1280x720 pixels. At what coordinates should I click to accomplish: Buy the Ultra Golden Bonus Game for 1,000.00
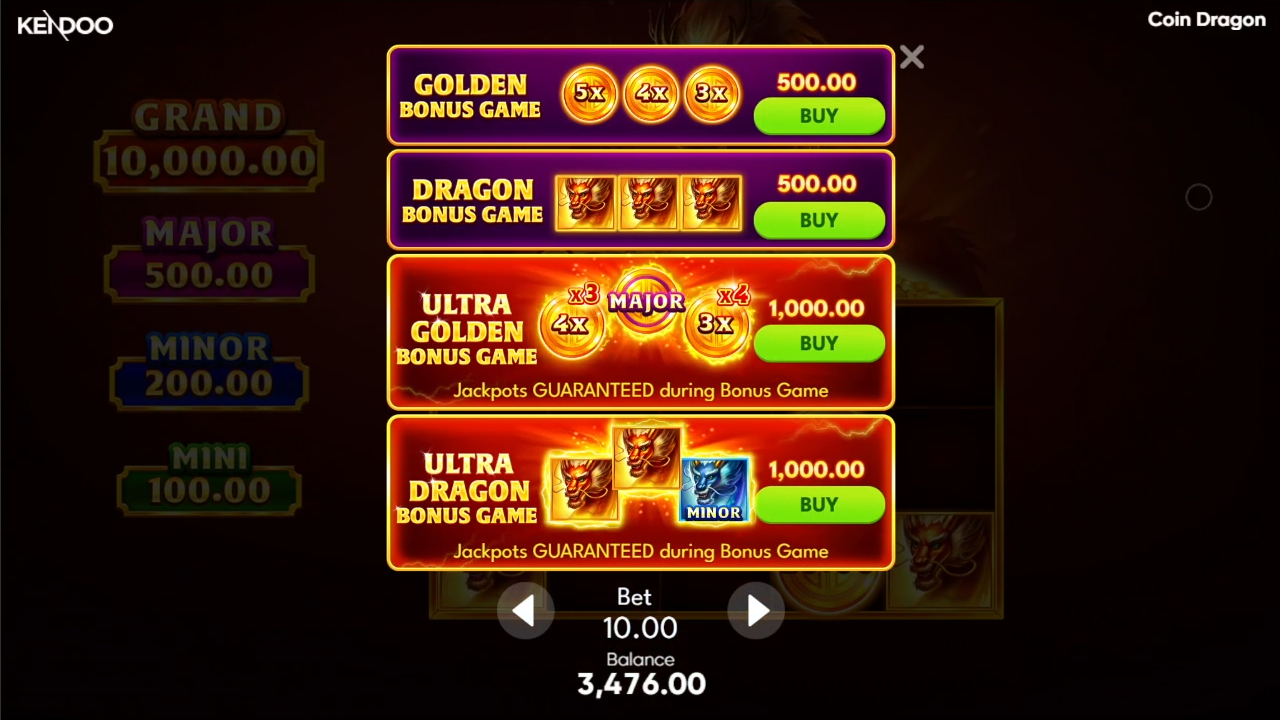pyautogui.click(x=819, y=344)
